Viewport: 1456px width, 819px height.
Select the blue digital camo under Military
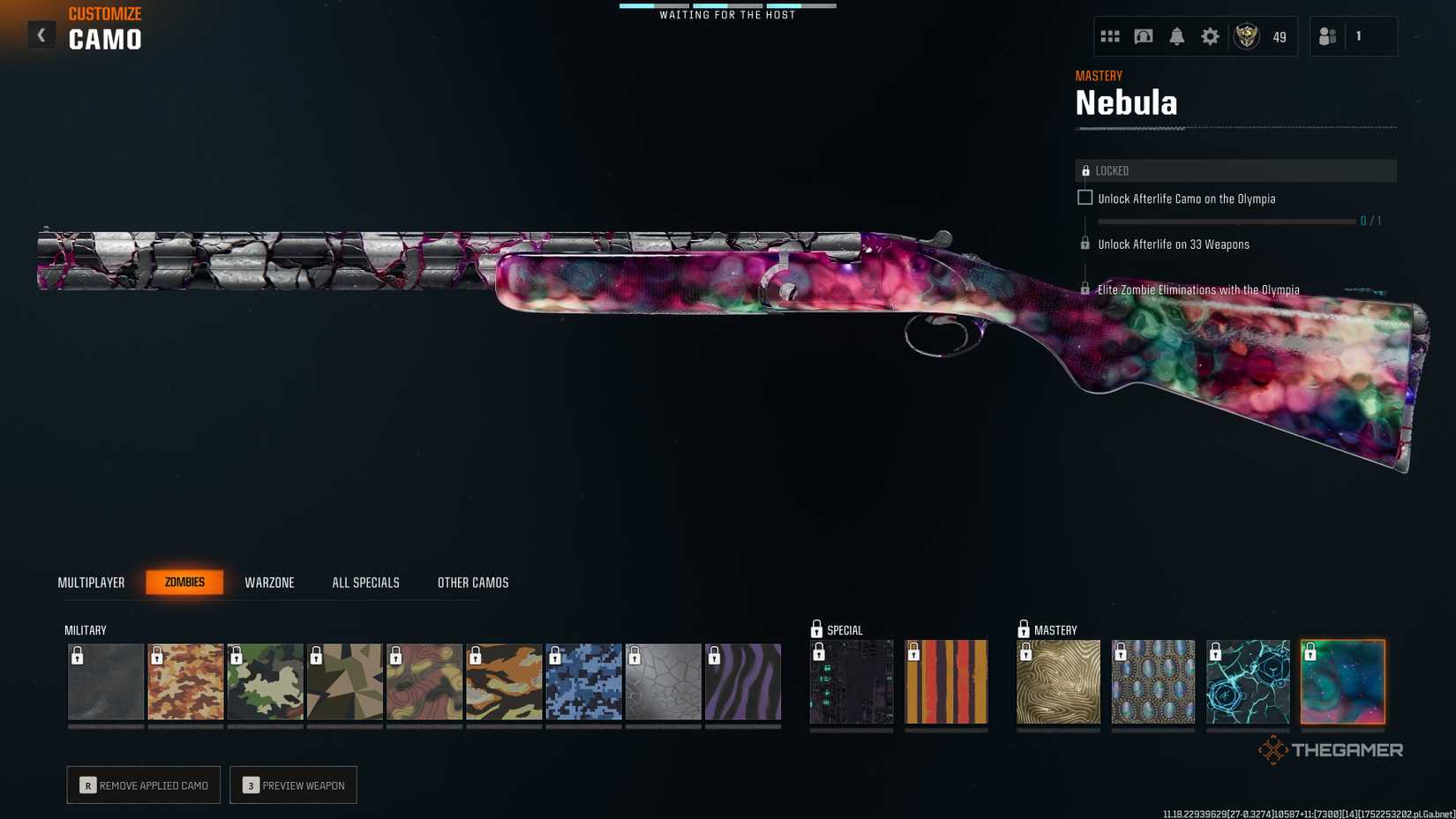point(583,680)
